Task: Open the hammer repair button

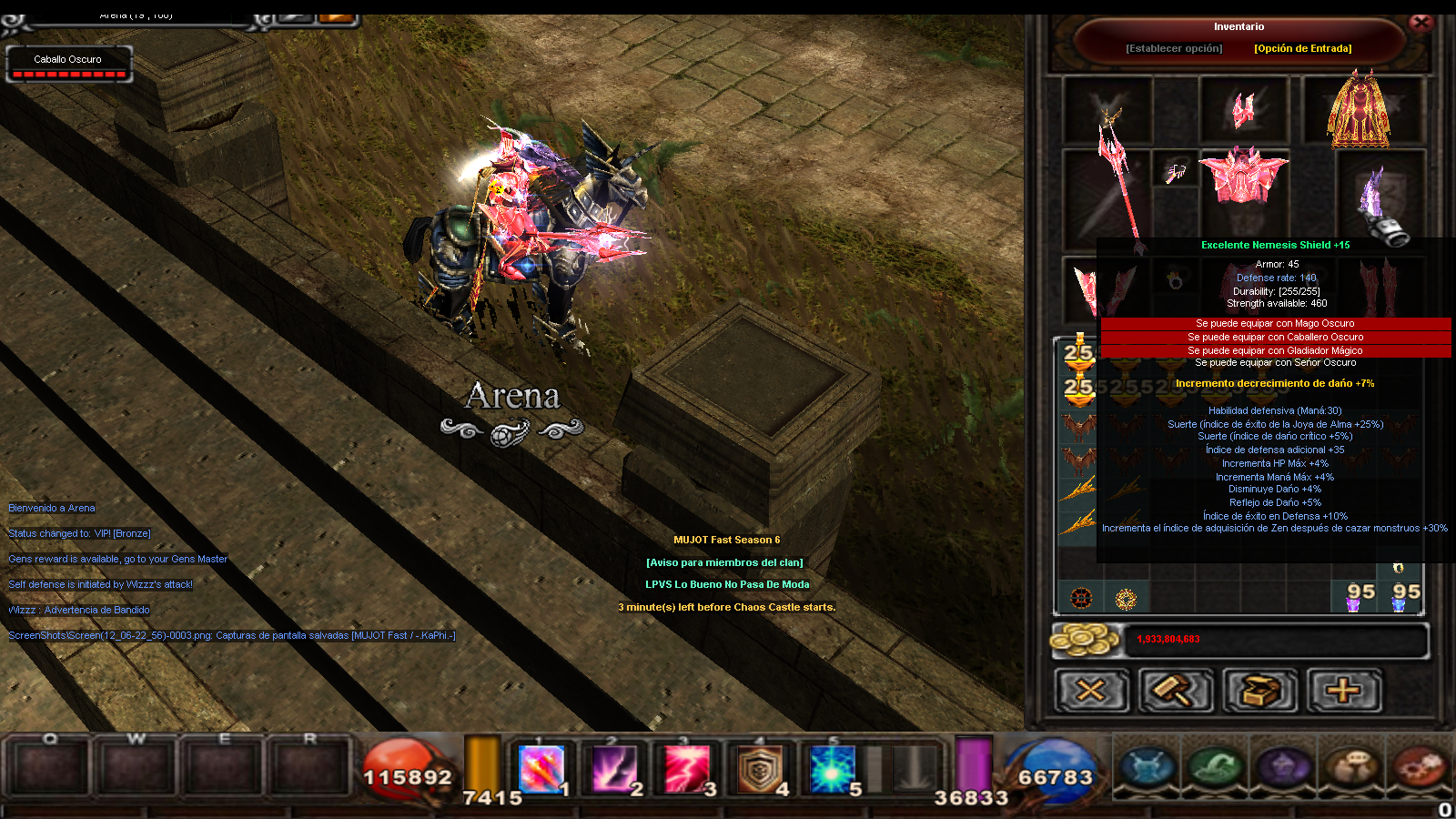Action: 1176,692
